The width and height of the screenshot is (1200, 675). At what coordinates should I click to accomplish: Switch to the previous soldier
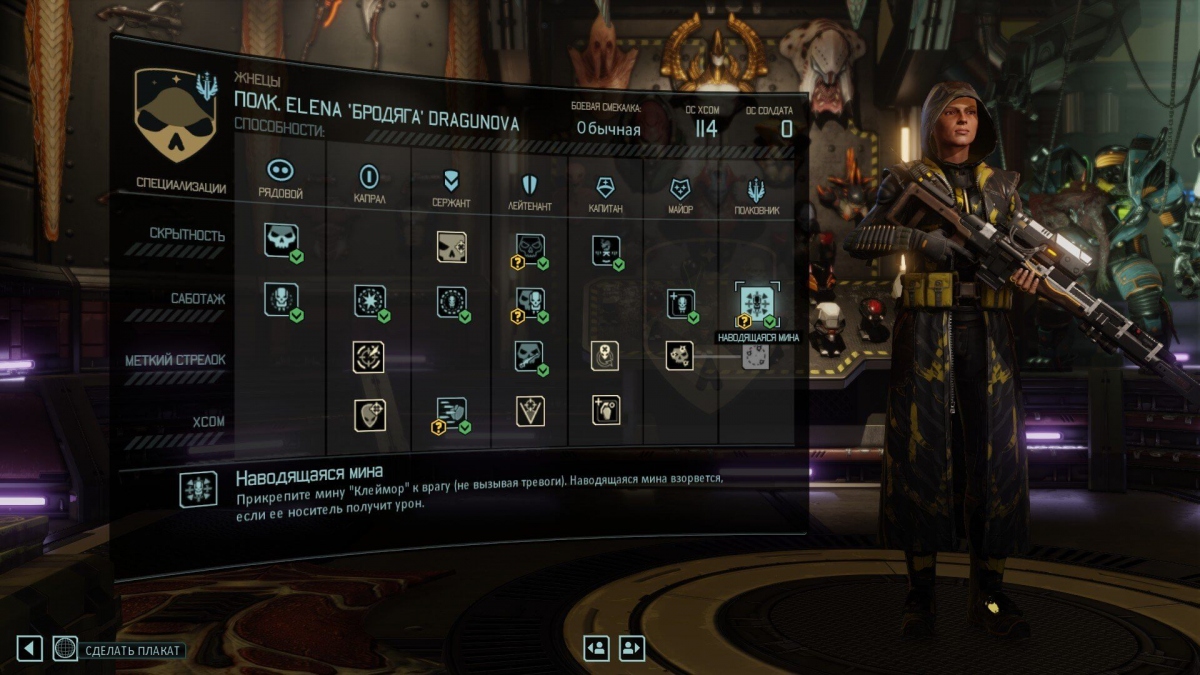597,648
